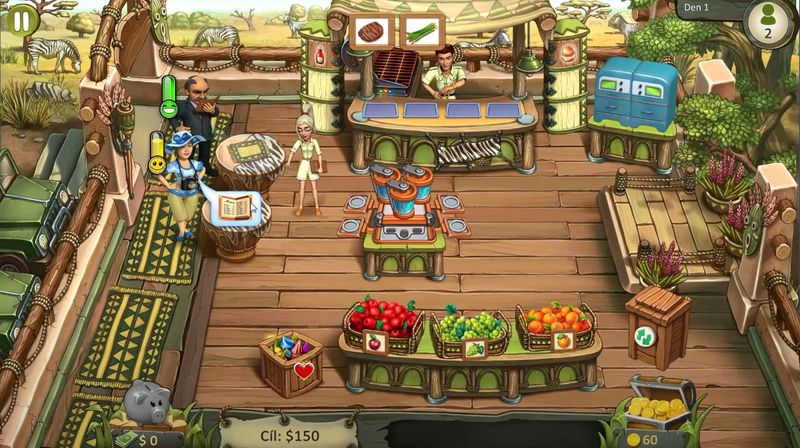
Task: Select the steak icon above the grill
Action: click(x=371, y=32)
